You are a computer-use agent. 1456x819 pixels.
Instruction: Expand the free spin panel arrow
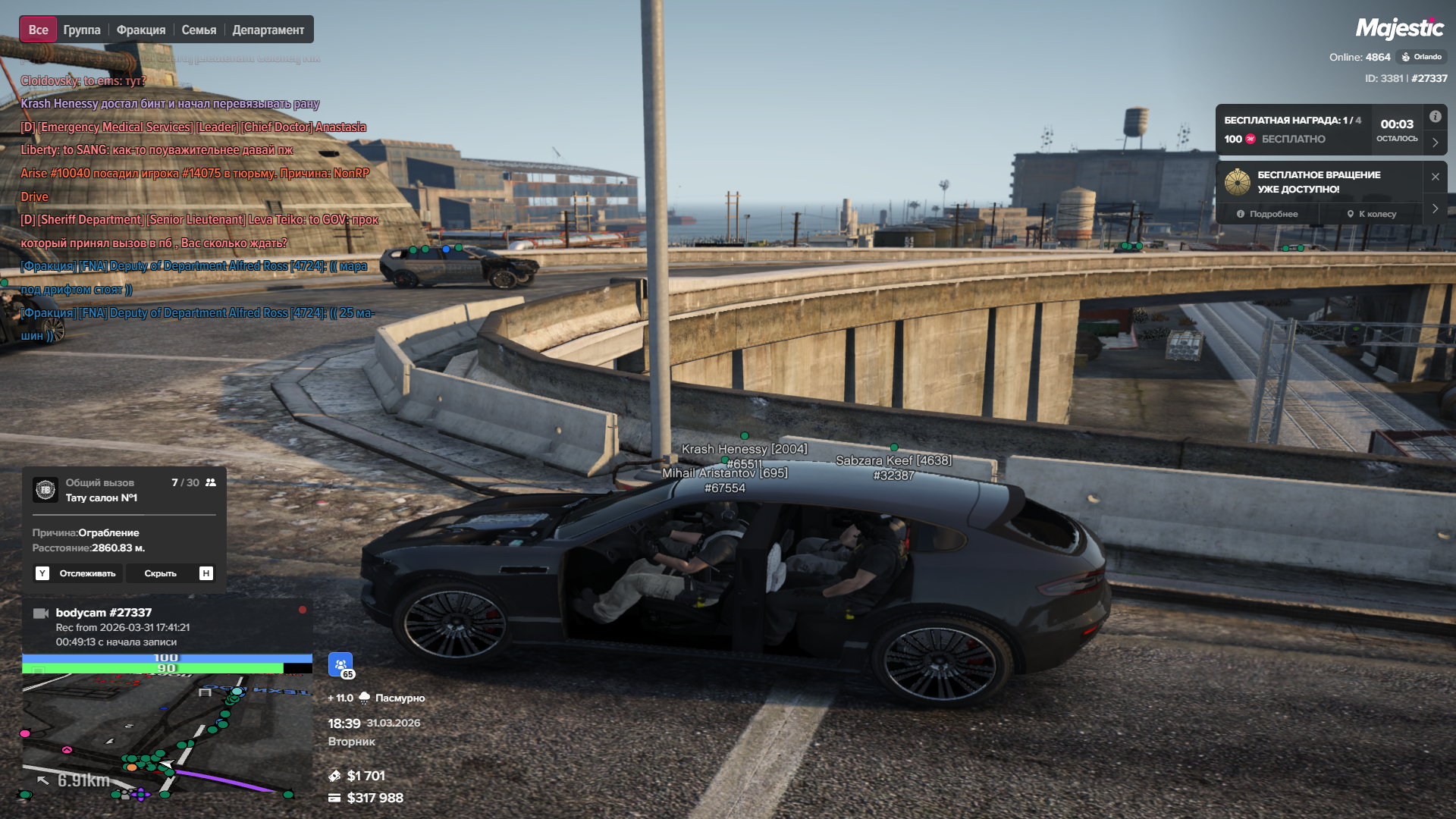(1436, 209)
